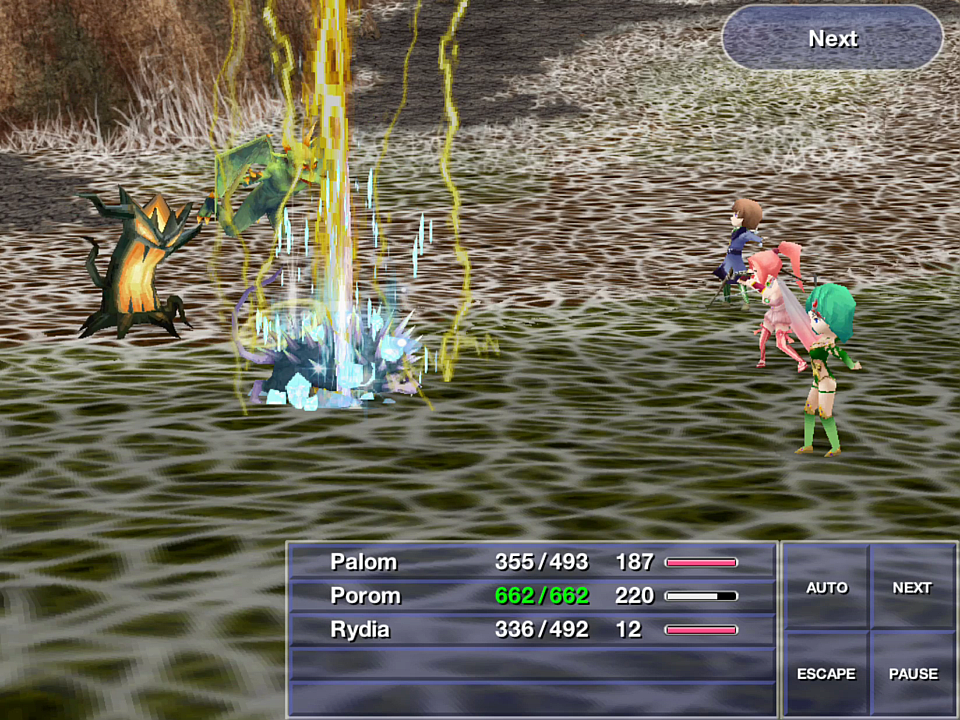Click the small NEXT button in the command panel
This screenshot has height=720, width=960.
[x=912, y=588]
